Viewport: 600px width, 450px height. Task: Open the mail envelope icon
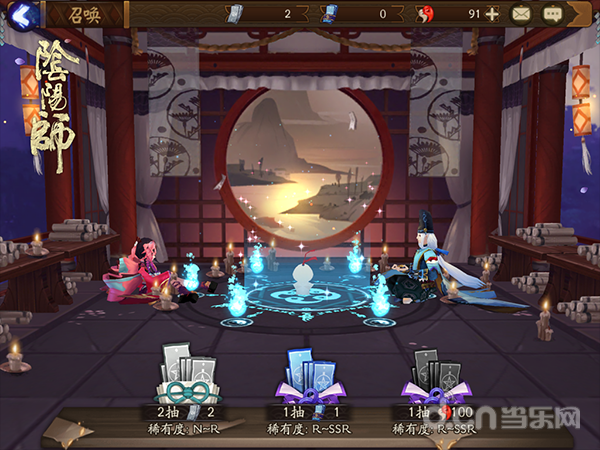coord(521,14)
